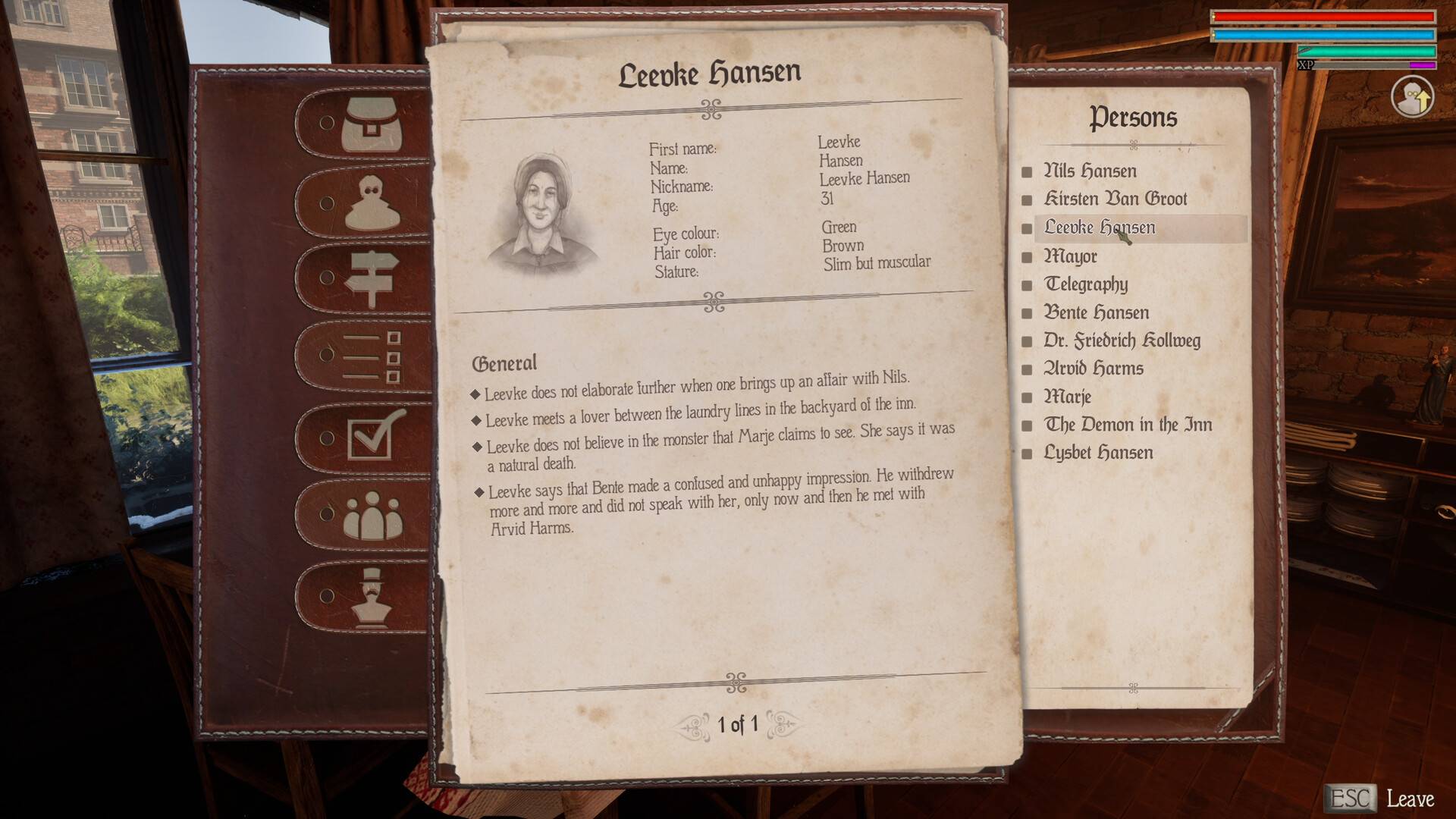Show the Marje person page

(x=1067, y=397)
